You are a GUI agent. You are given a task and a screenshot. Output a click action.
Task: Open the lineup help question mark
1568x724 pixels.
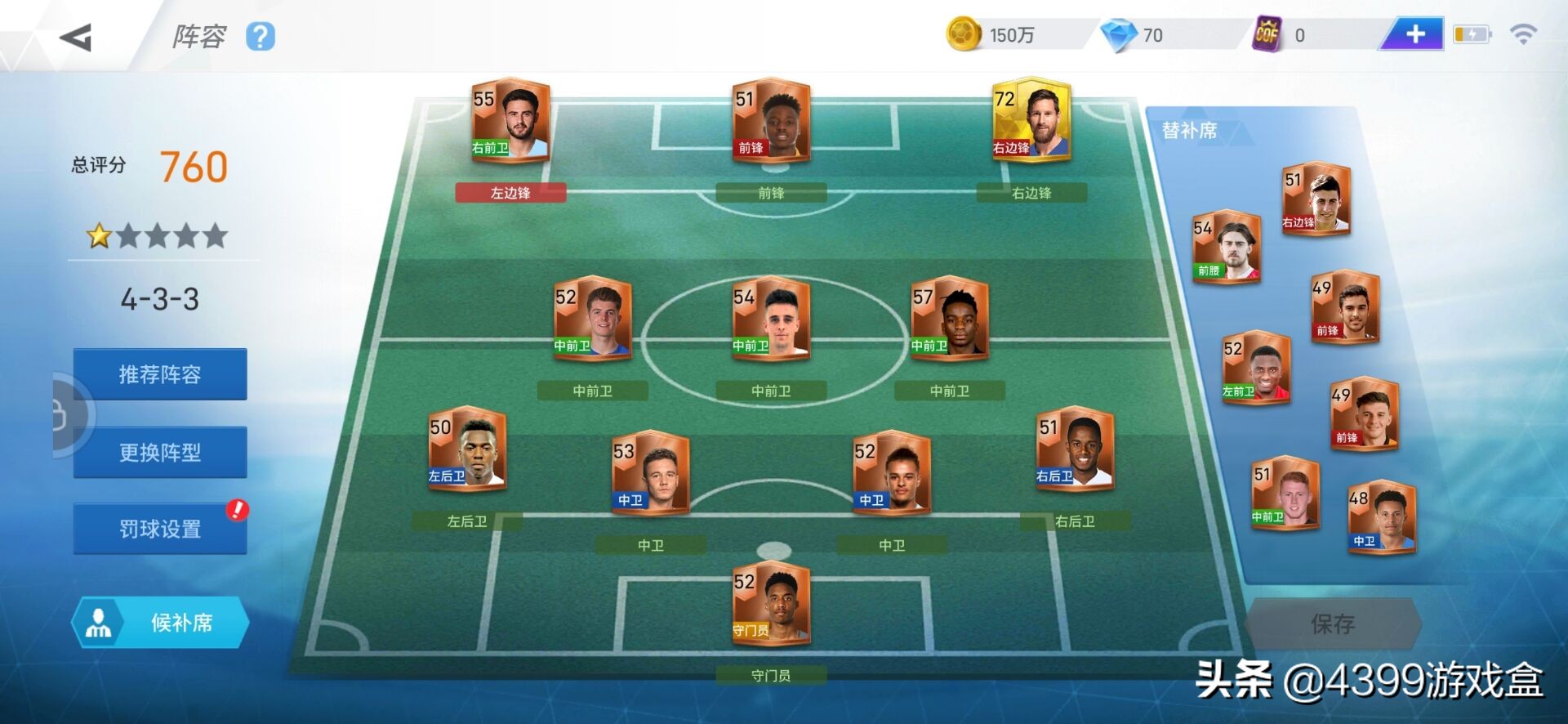tap(261, 37)
